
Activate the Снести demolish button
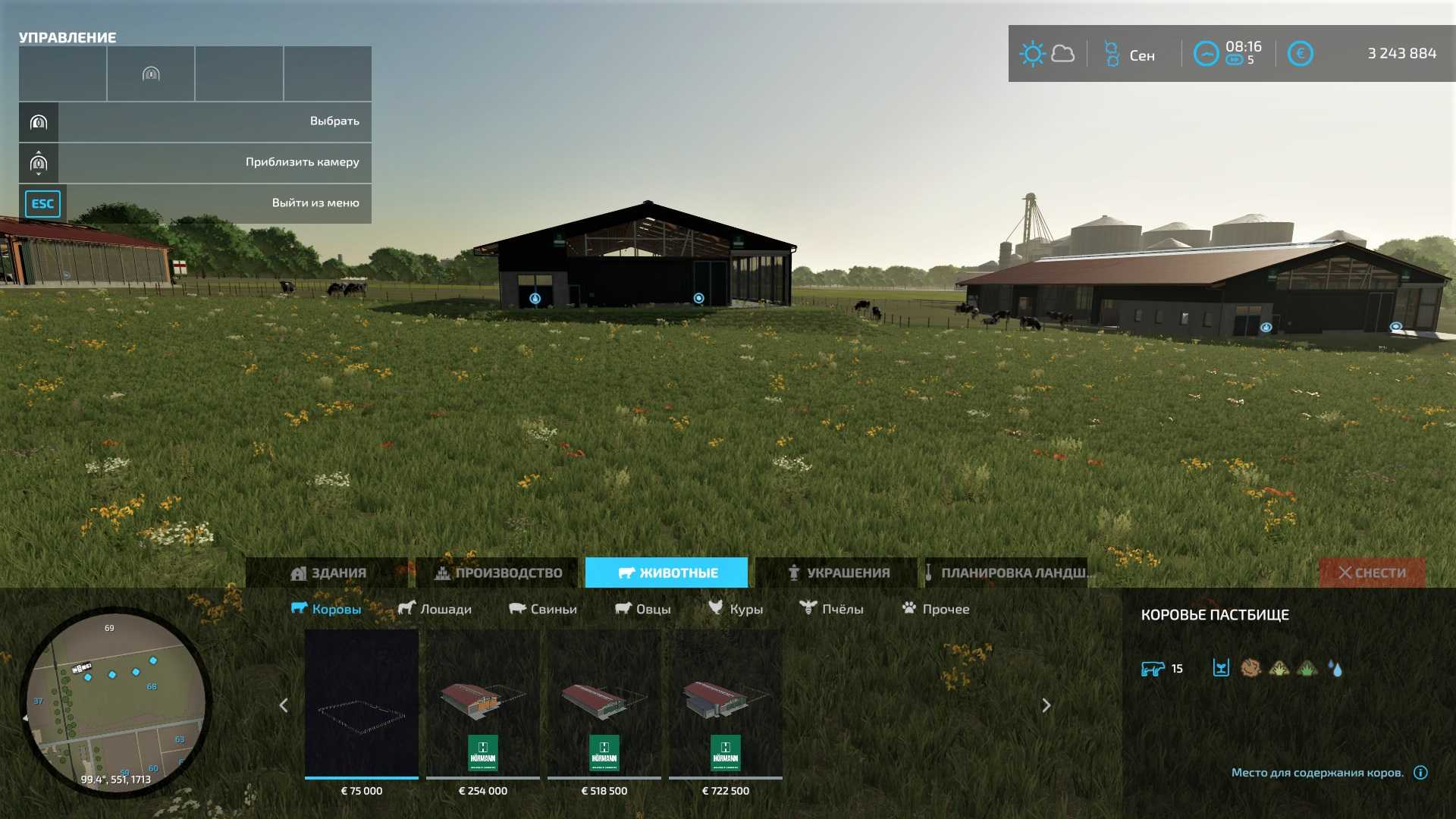pos(1371,573)
